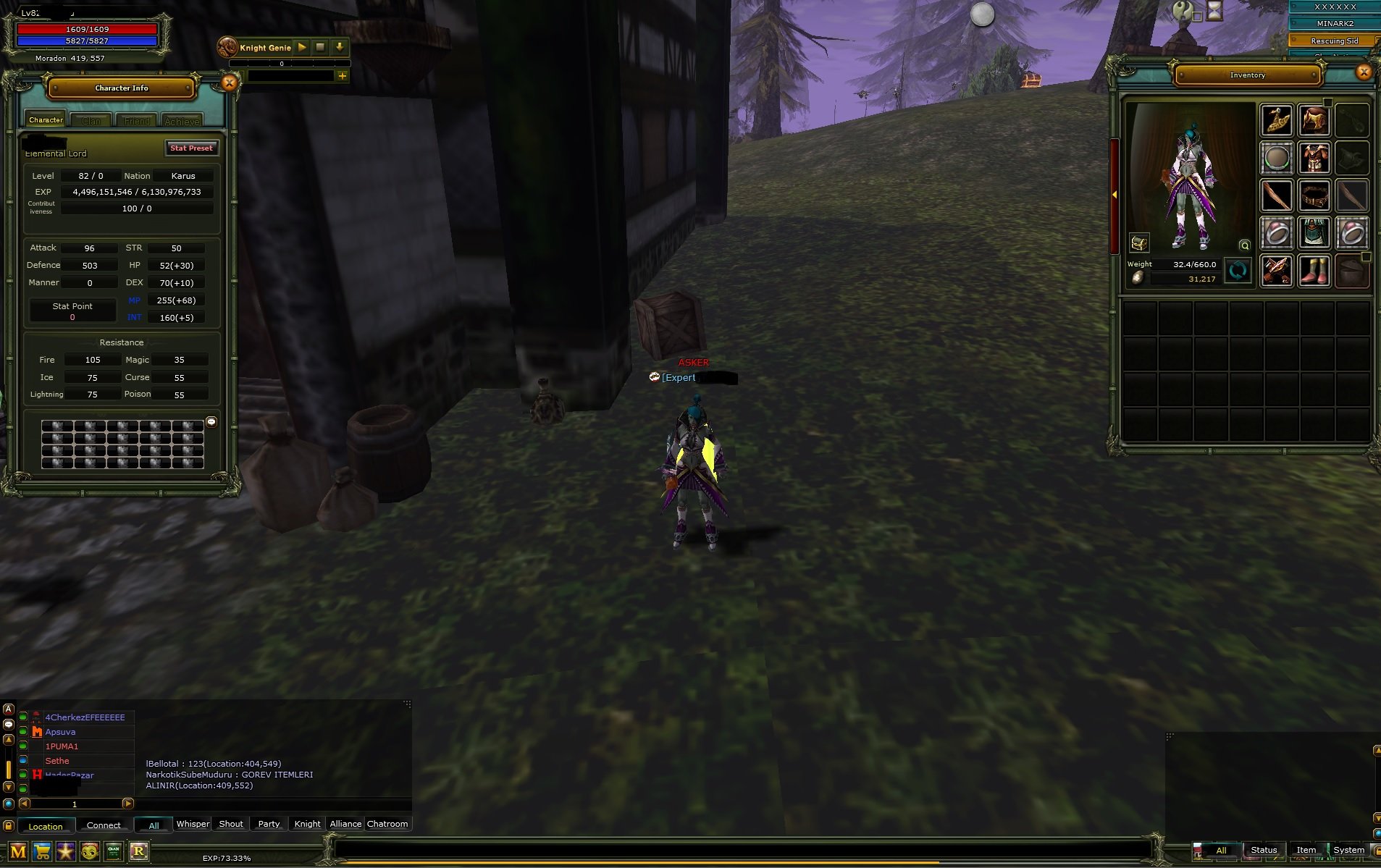Select the Location tab at chat bottom
The height and width of the screenshot is (868, 1381).
tap(45, 825)
